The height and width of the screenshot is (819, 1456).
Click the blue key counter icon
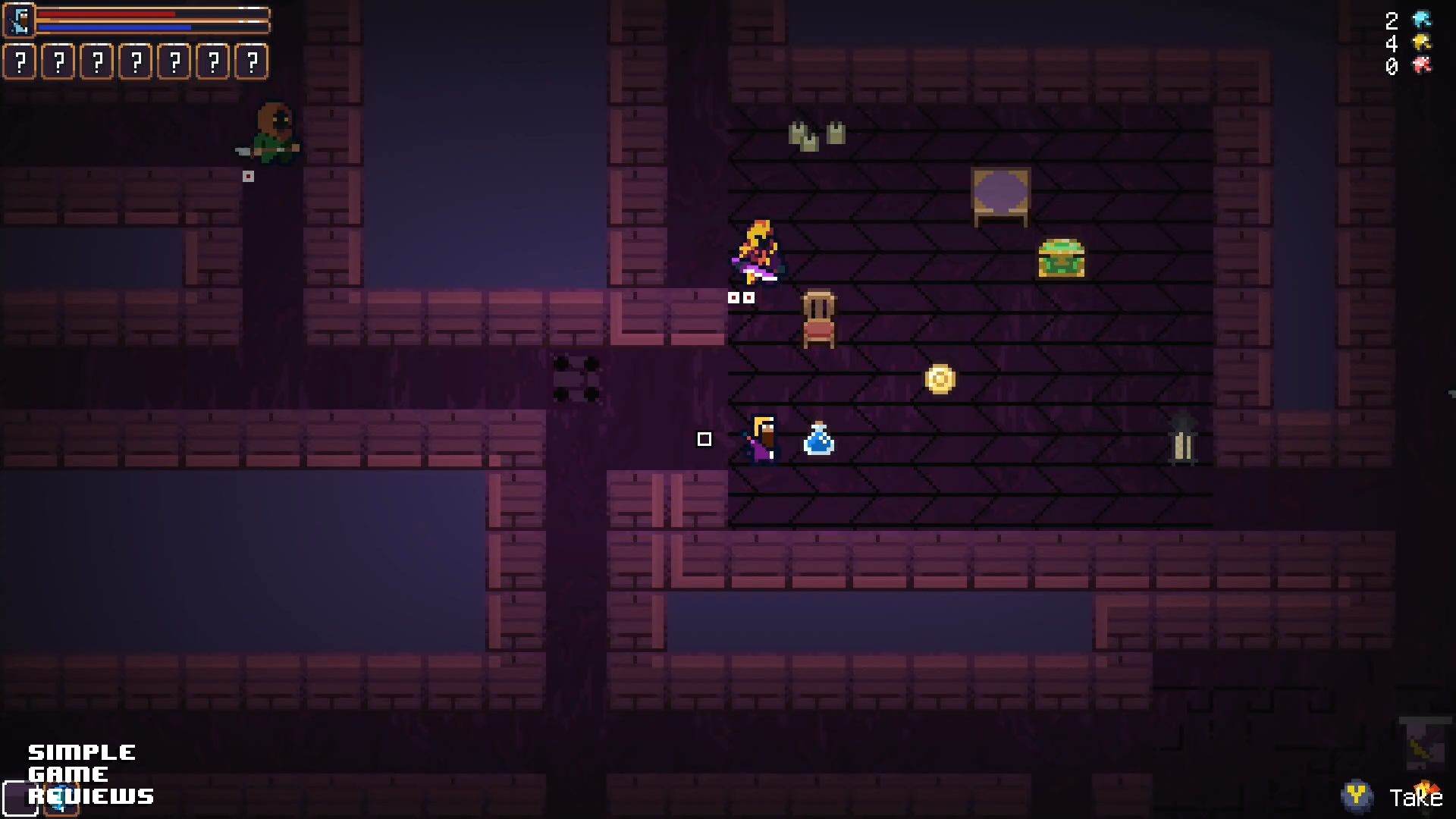(1421, 20)
